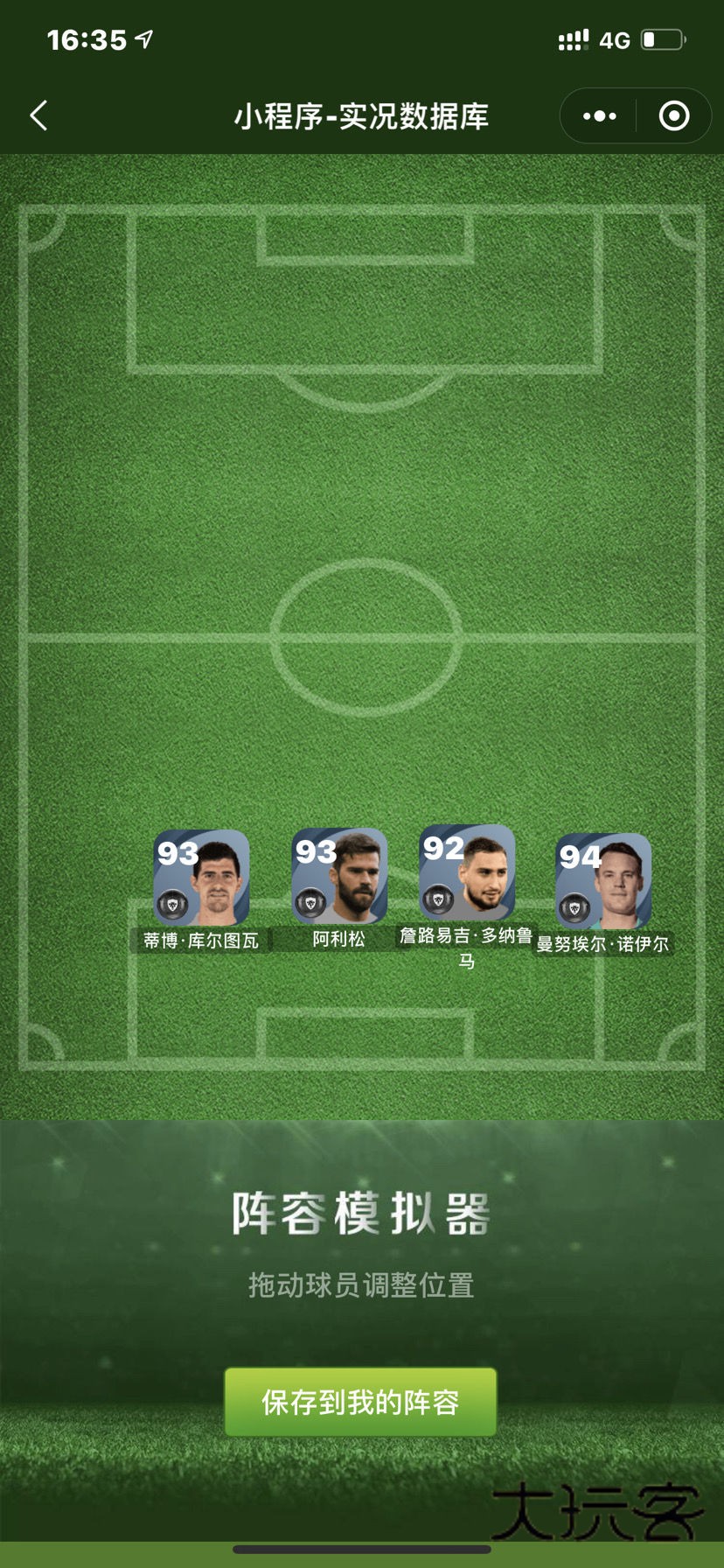Select the 蒂博·库尔图瓦 player card

(x=201, y=878)
